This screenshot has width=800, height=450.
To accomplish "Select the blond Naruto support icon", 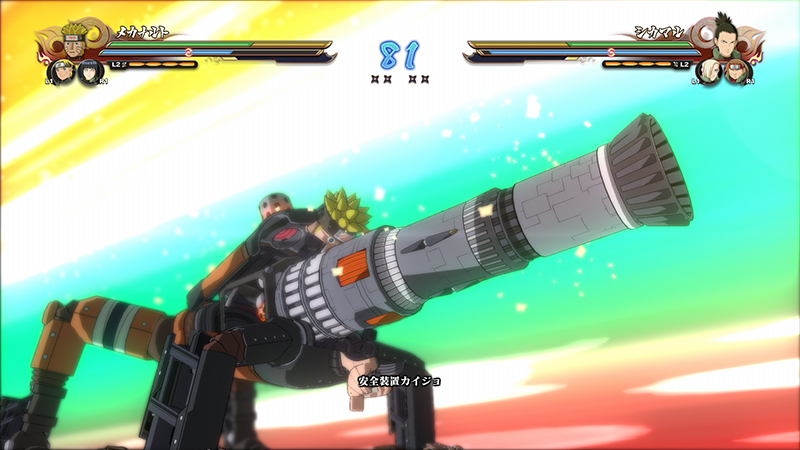I will (x=62, y=72).
